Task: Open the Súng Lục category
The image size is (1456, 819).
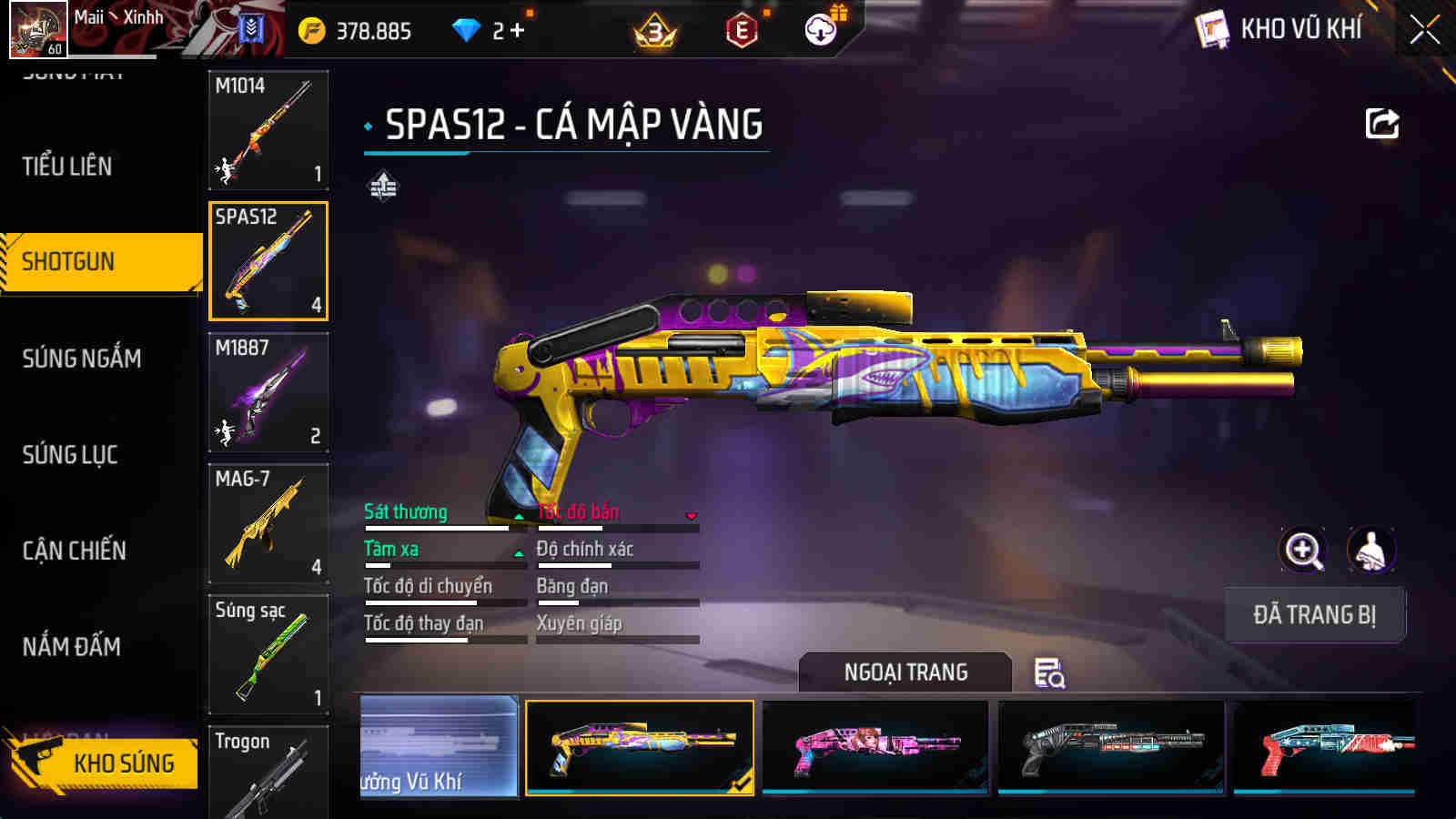Action: click(x=70, y=454)
